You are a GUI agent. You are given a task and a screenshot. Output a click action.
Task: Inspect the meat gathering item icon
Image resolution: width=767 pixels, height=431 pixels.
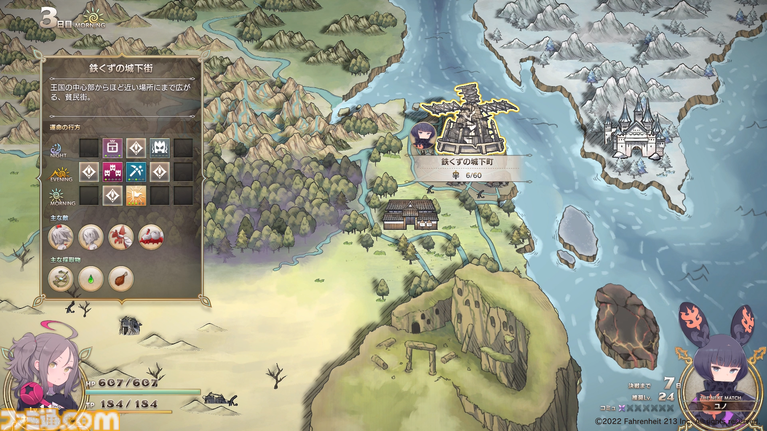click(120, 277)
